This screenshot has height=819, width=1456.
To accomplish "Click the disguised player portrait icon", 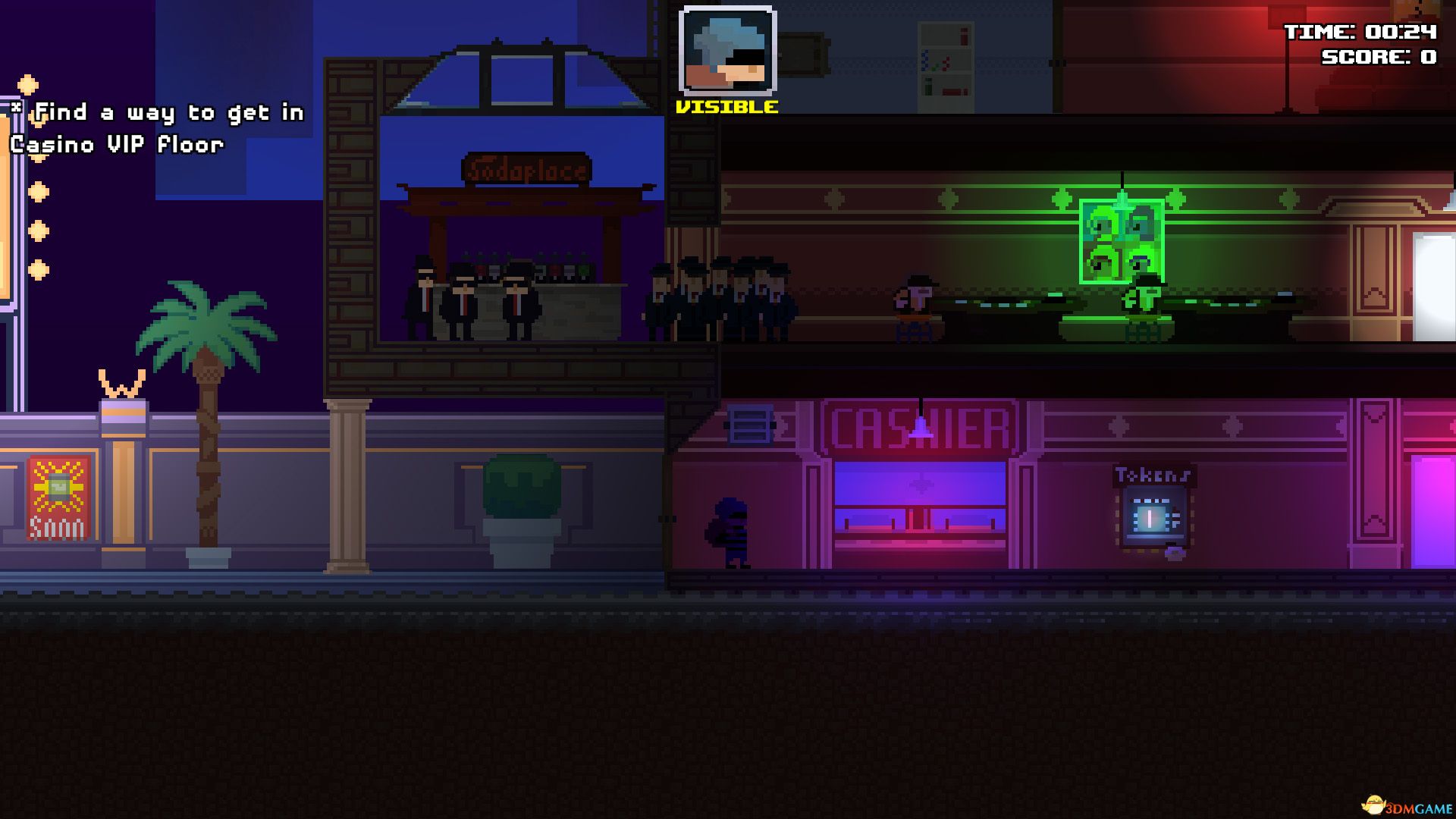I will pyautogui.click(x=729, y=49).
